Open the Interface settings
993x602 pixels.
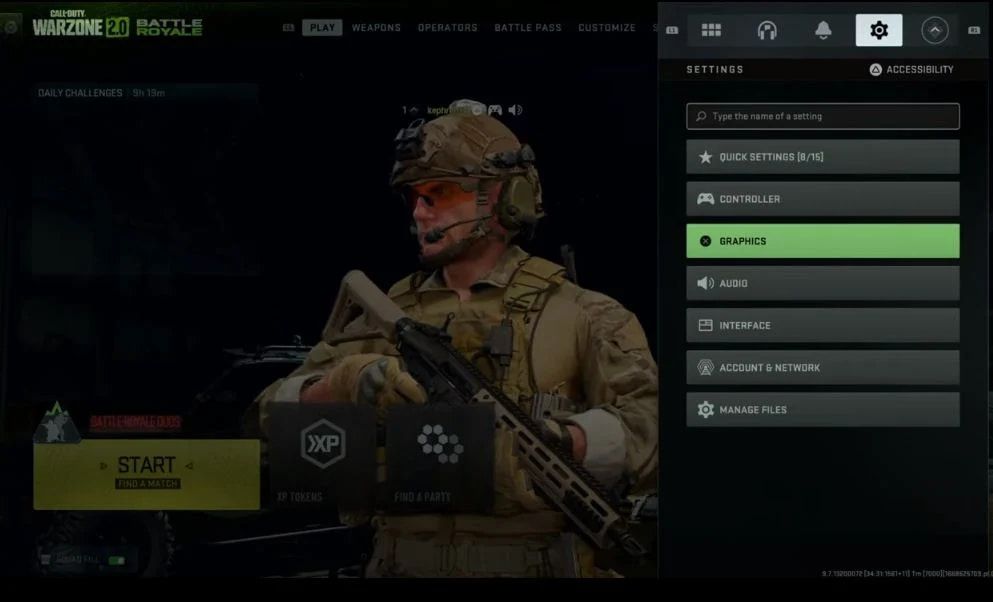click(822, 325)
